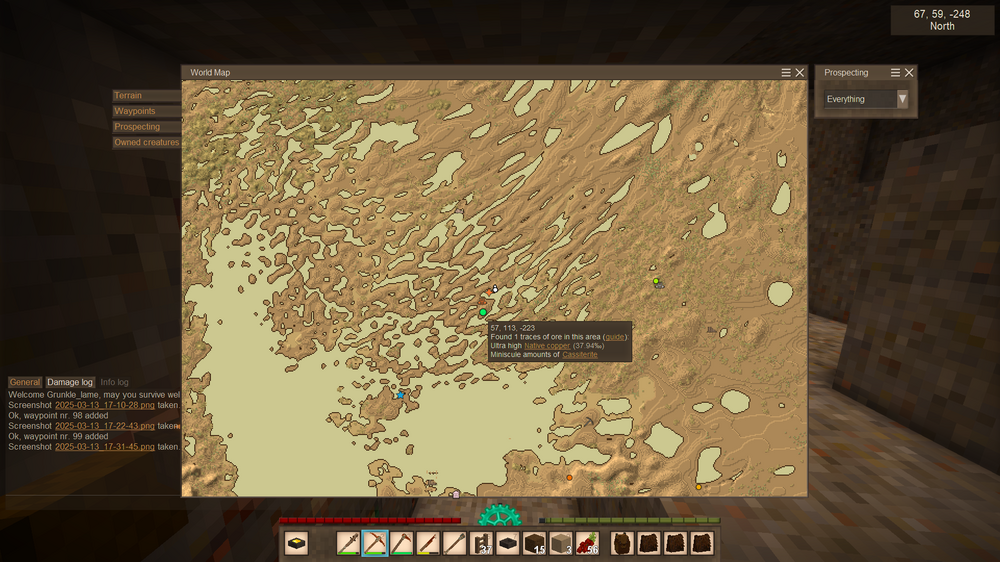Switch to the General chat tab
Image resolution: width=1000 pixels, height=562 pixels.
(25, 382)
